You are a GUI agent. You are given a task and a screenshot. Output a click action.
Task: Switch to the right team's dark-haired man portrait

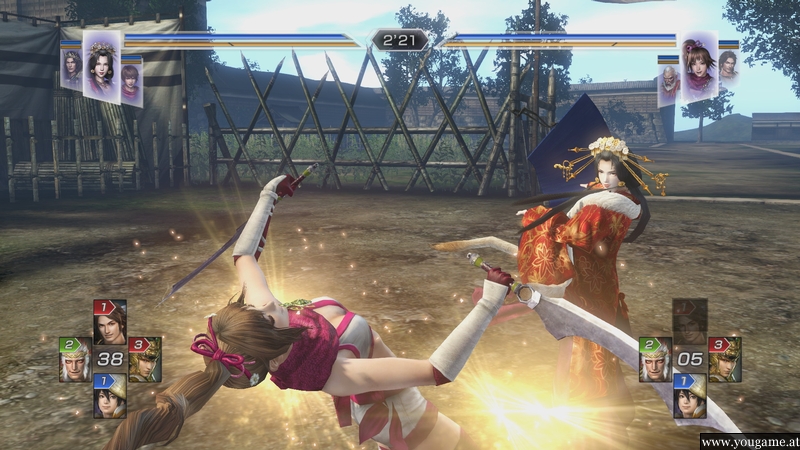[727, 70]
